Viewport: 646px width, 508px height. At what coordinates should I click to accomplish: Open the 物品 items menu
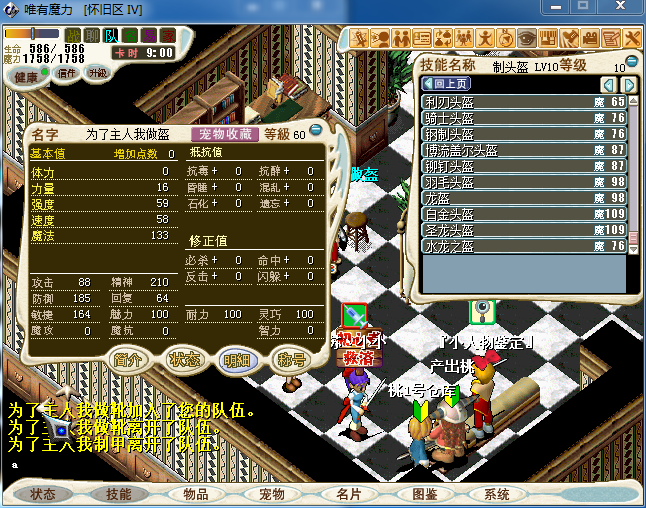click(196, 494)
